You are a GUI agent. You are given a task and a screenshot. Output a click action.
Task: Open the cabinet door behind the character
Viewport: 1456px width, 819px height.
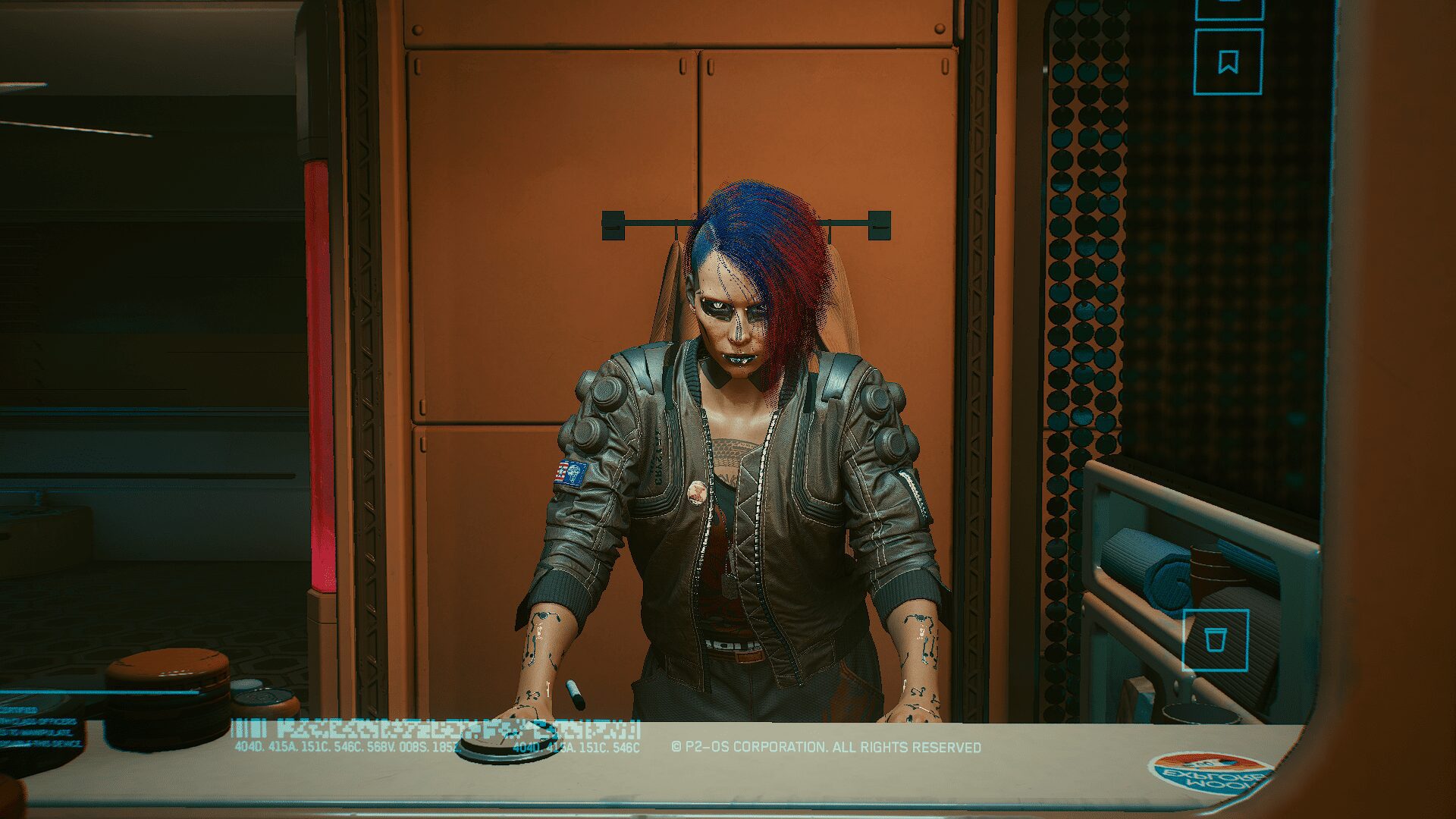[531, 227]
